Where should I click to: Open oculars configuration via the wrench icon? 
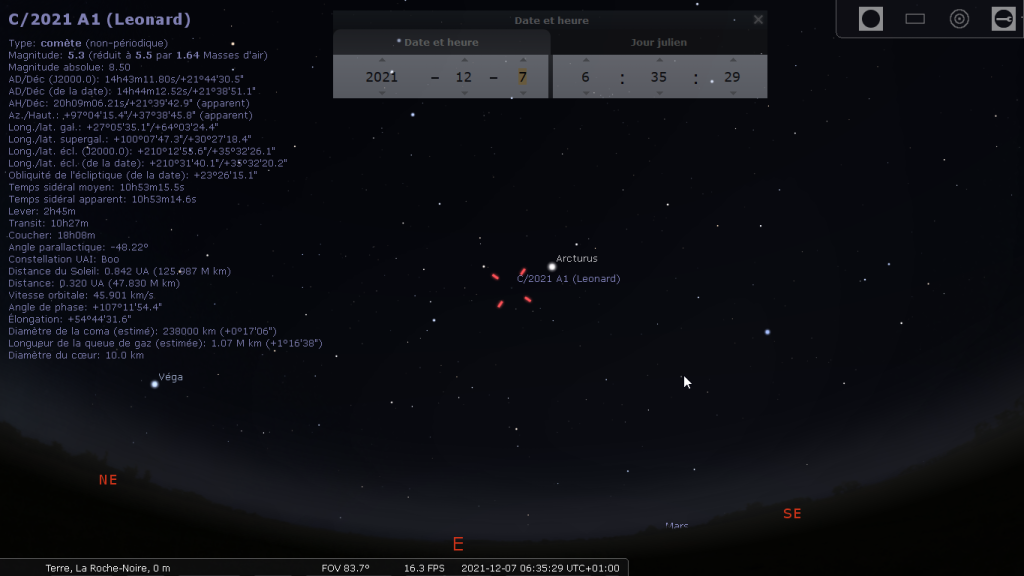(x=1003, y=18)
